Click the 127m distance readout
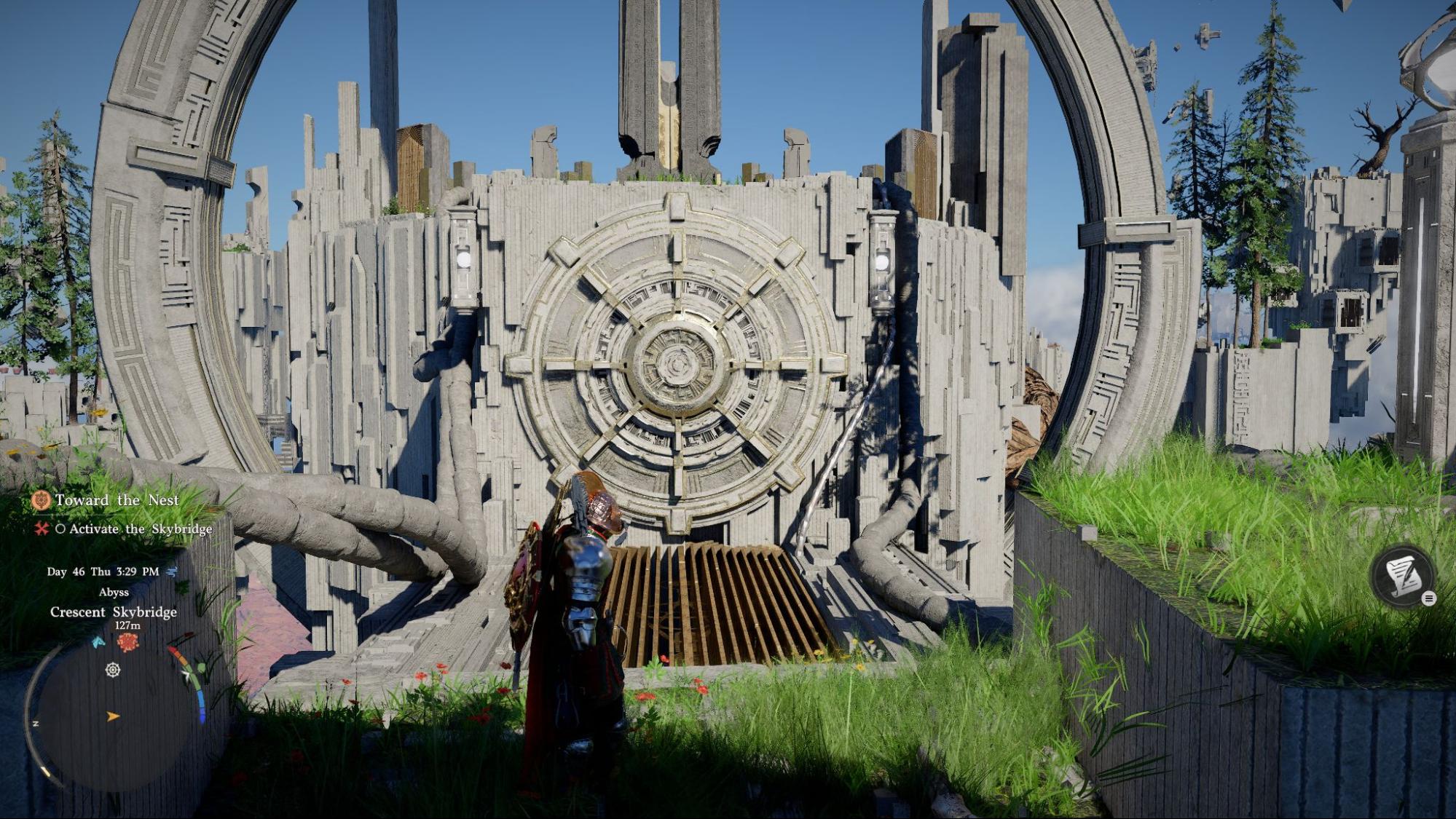Viewport: 1456px width, 819px height. click(127, 625)
